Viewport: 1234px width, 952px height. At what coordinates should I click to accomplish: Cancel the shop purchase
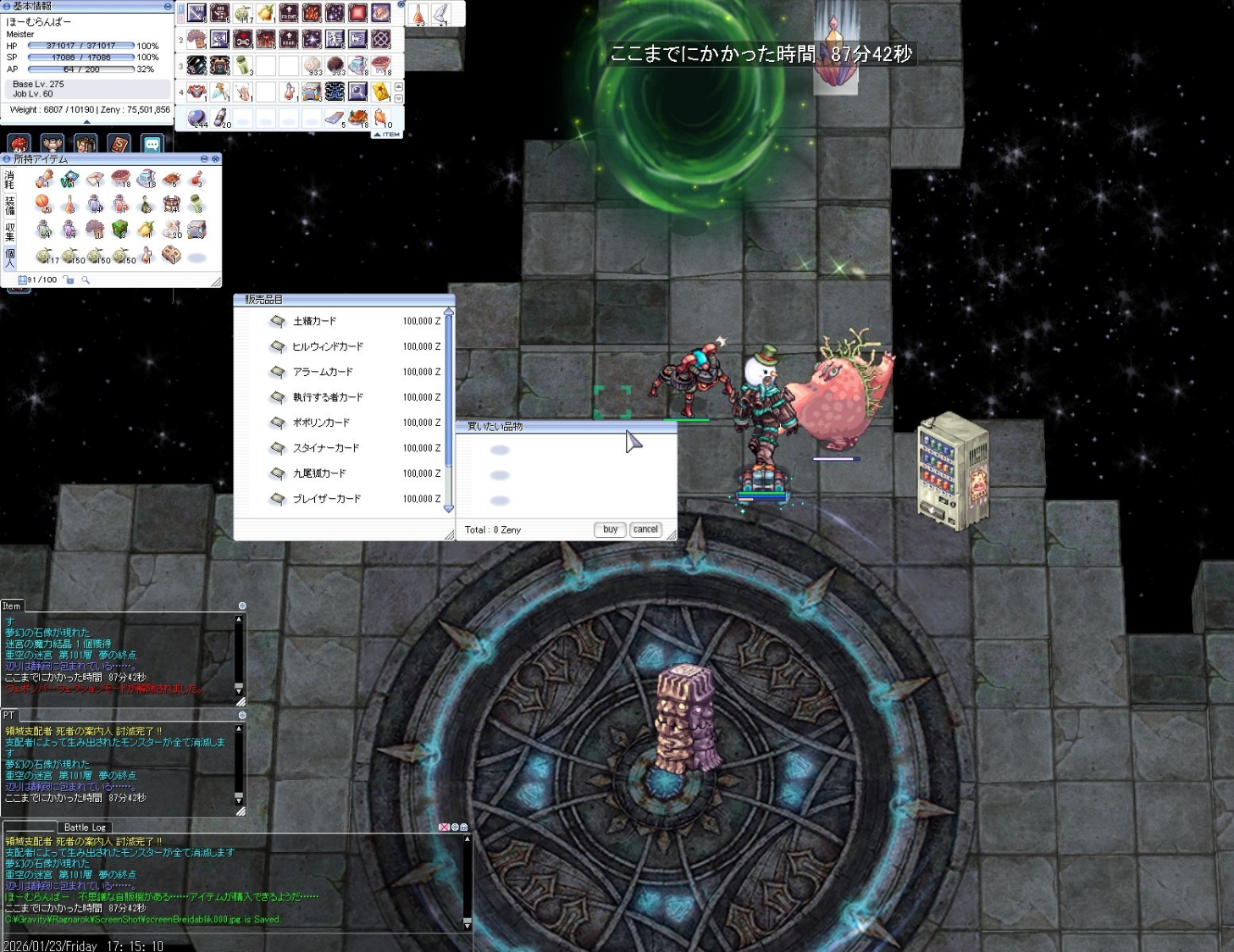click(x=645, y=529)
